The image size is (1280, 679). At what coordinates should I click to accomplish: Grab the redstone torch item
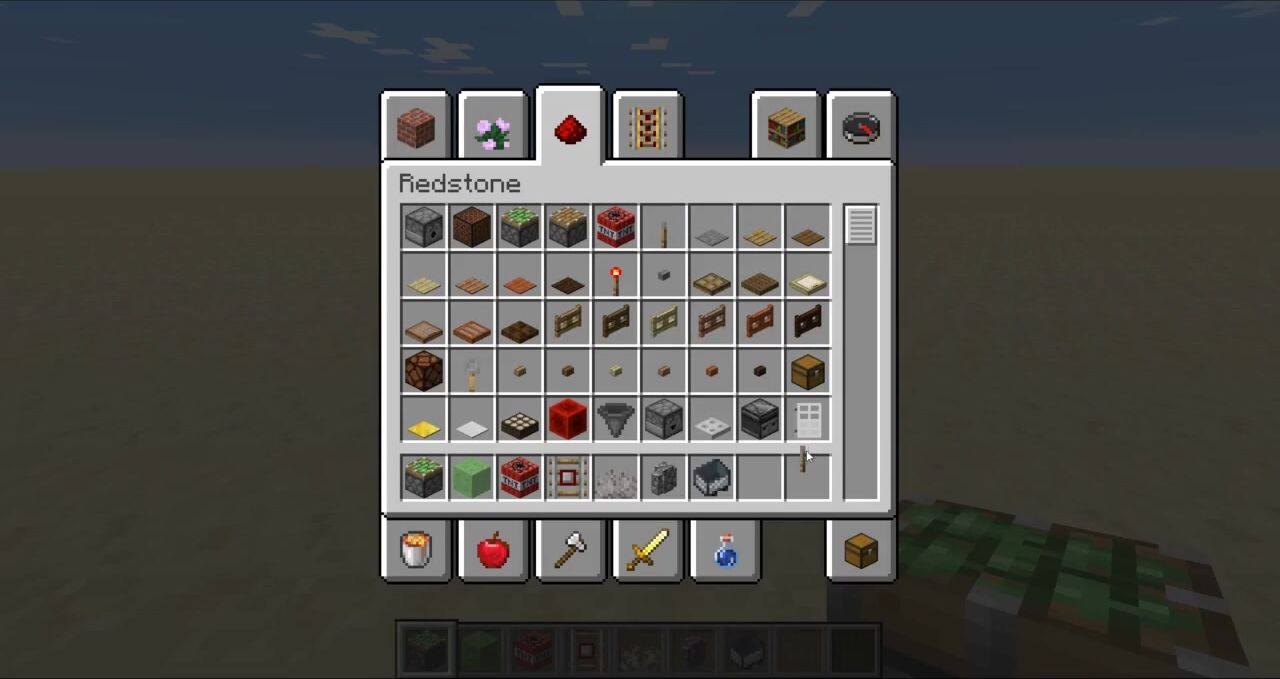[615, 277]
